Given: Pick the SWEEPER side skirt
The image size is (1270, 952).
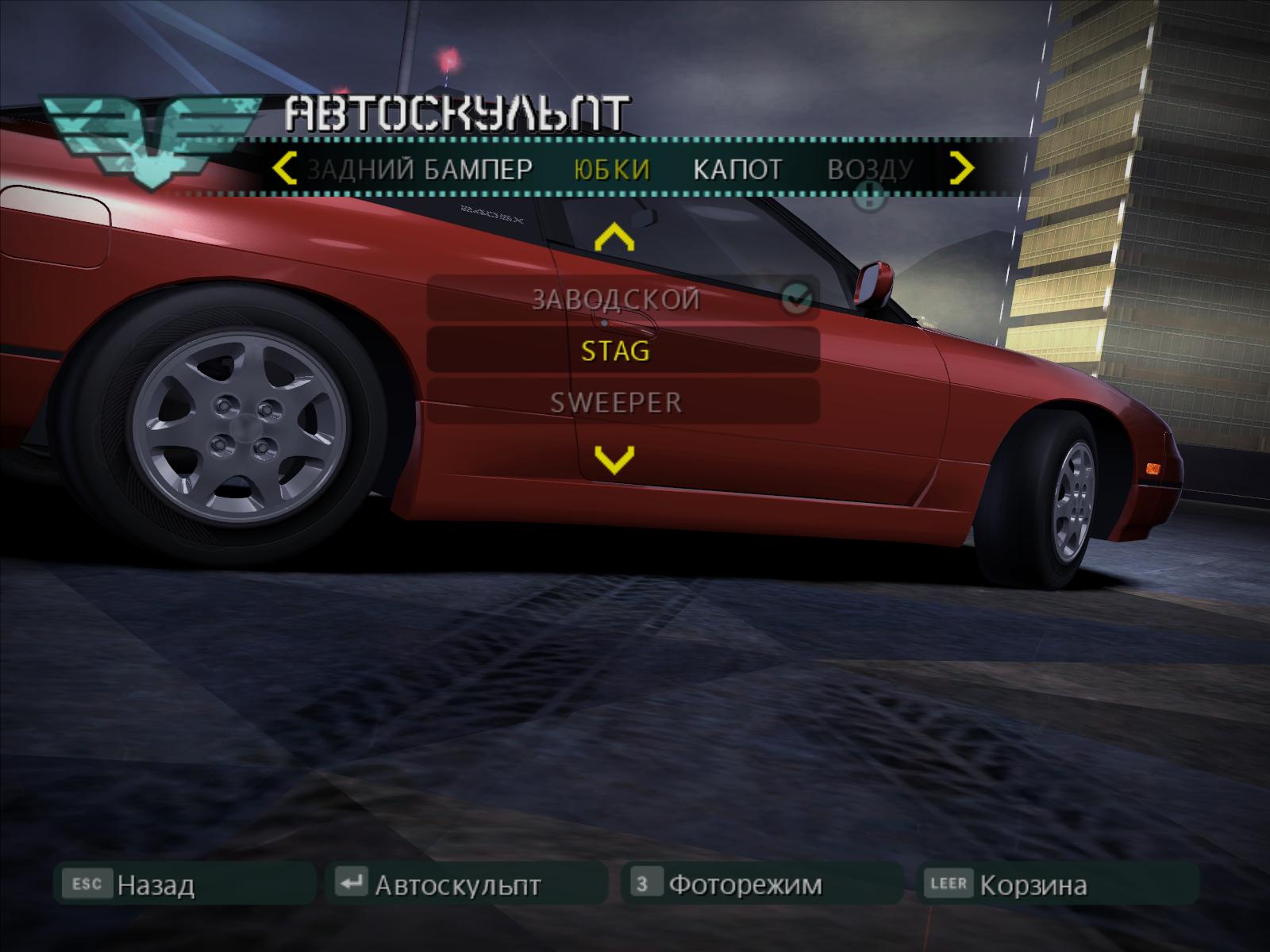Looking at the screenshot, I should pos(616,402).
